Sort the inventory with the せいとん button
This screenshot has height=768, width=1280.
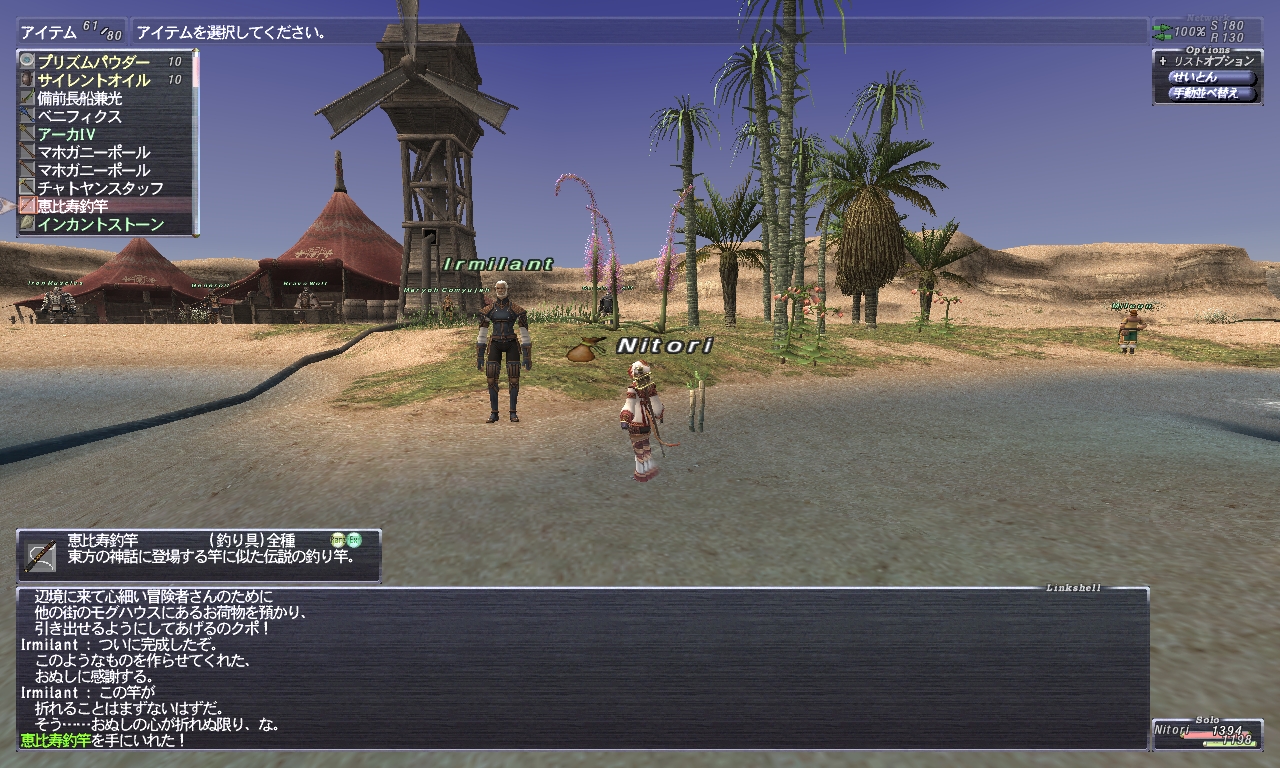pyautogui.click(x=1210, y=77)
